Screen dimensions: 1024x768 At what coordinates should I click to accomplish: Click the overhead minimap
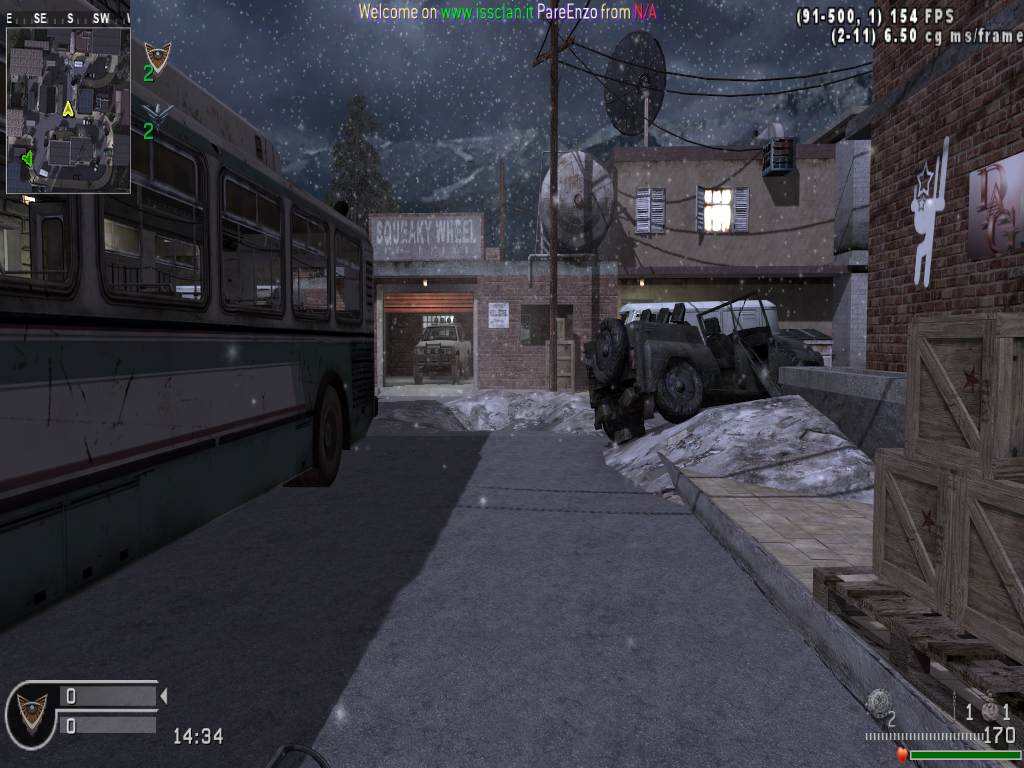(x=68, y=110)
